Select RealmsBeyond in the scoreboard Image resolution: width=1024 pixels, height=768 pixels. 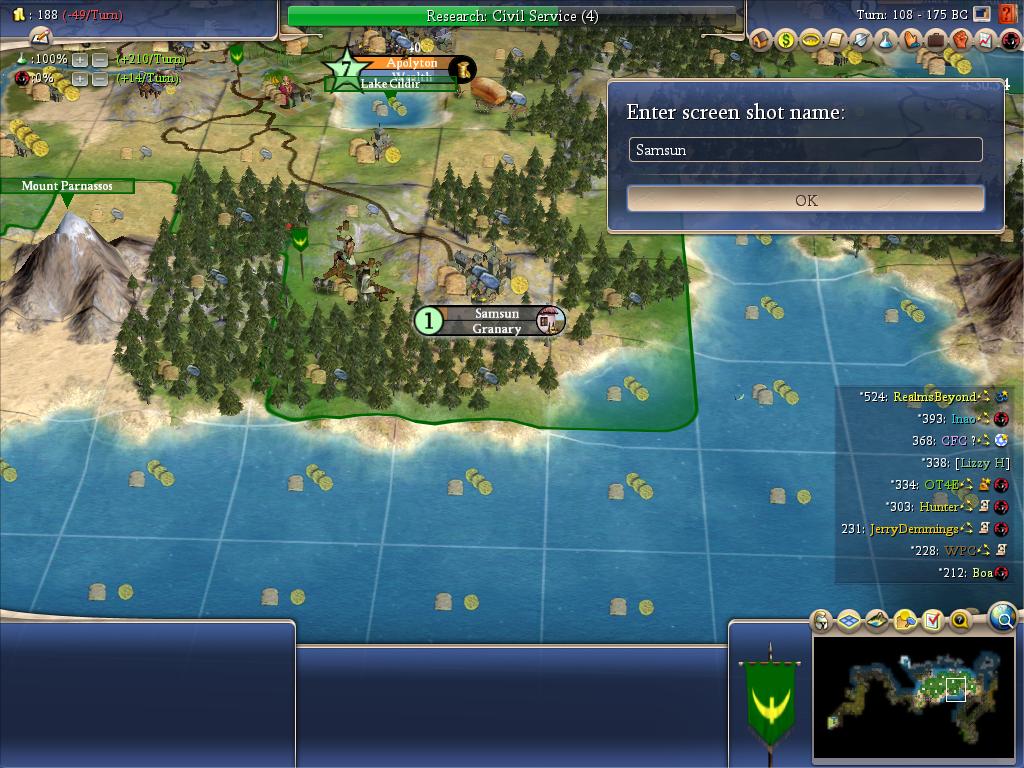pyautogui.click(x=933, y=397)
